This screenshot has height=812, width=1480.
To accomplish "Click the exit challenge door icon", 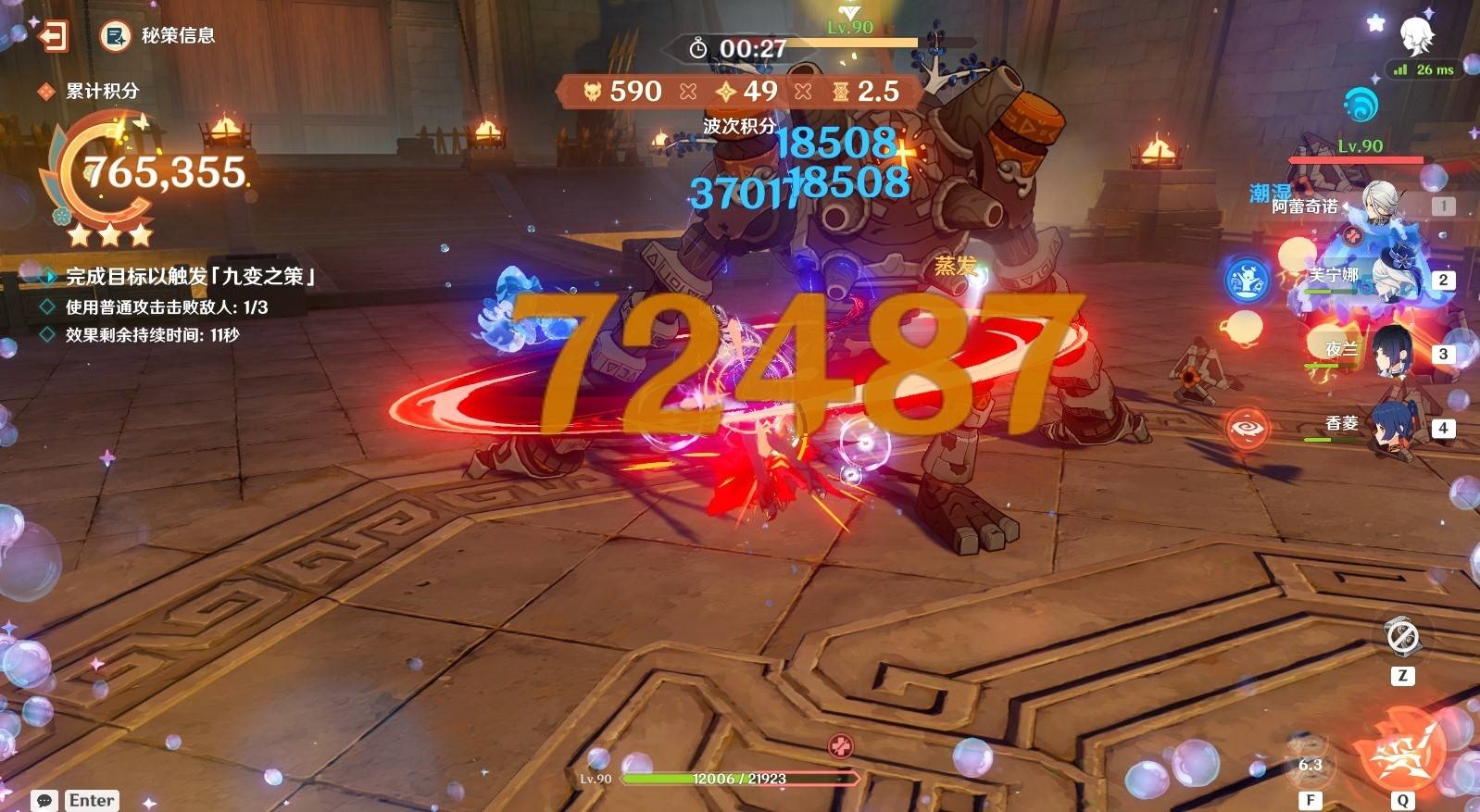I will tap(54, 36).
